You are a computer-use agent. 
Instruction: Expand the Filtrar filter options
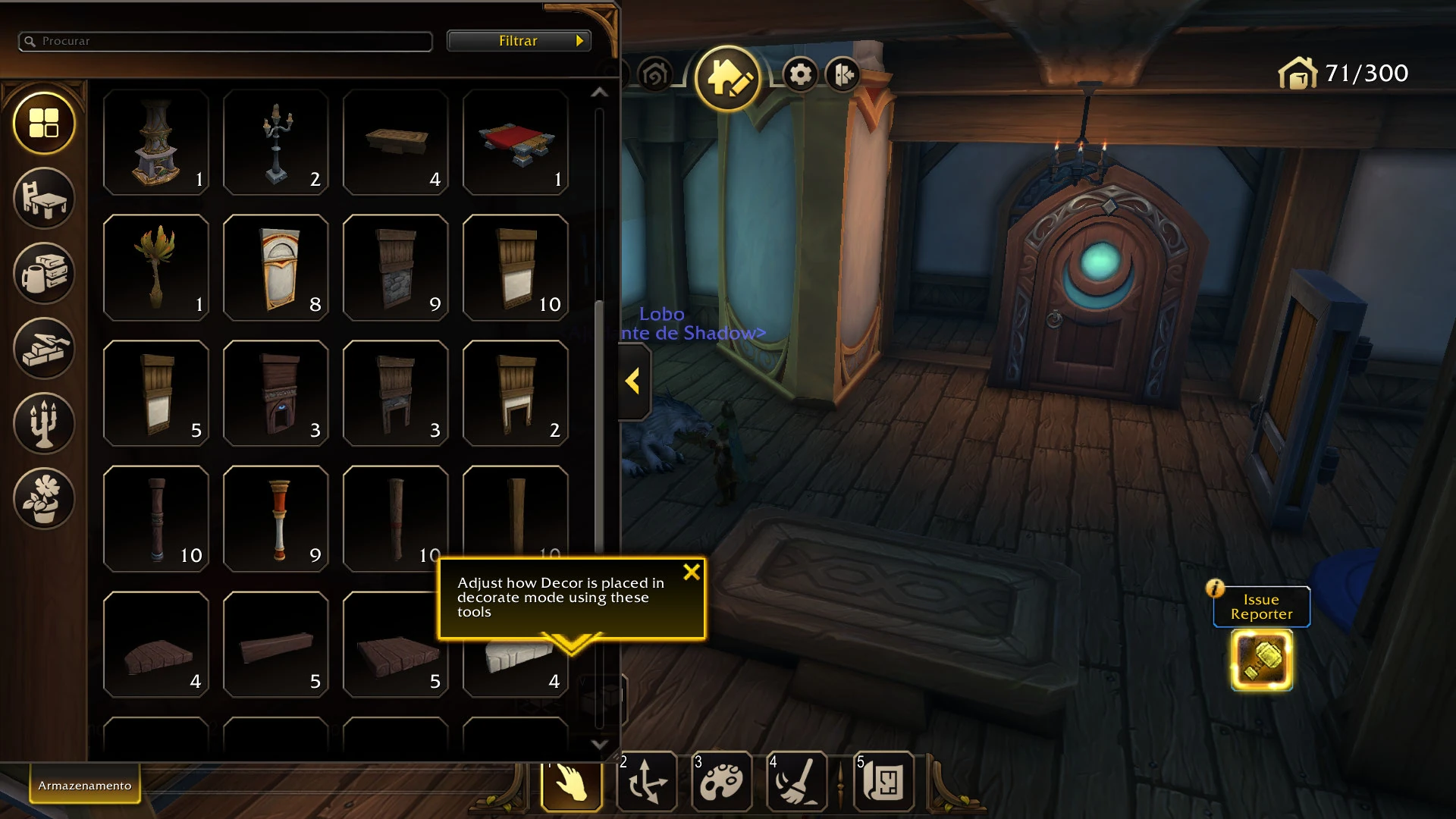pos(519,40)
